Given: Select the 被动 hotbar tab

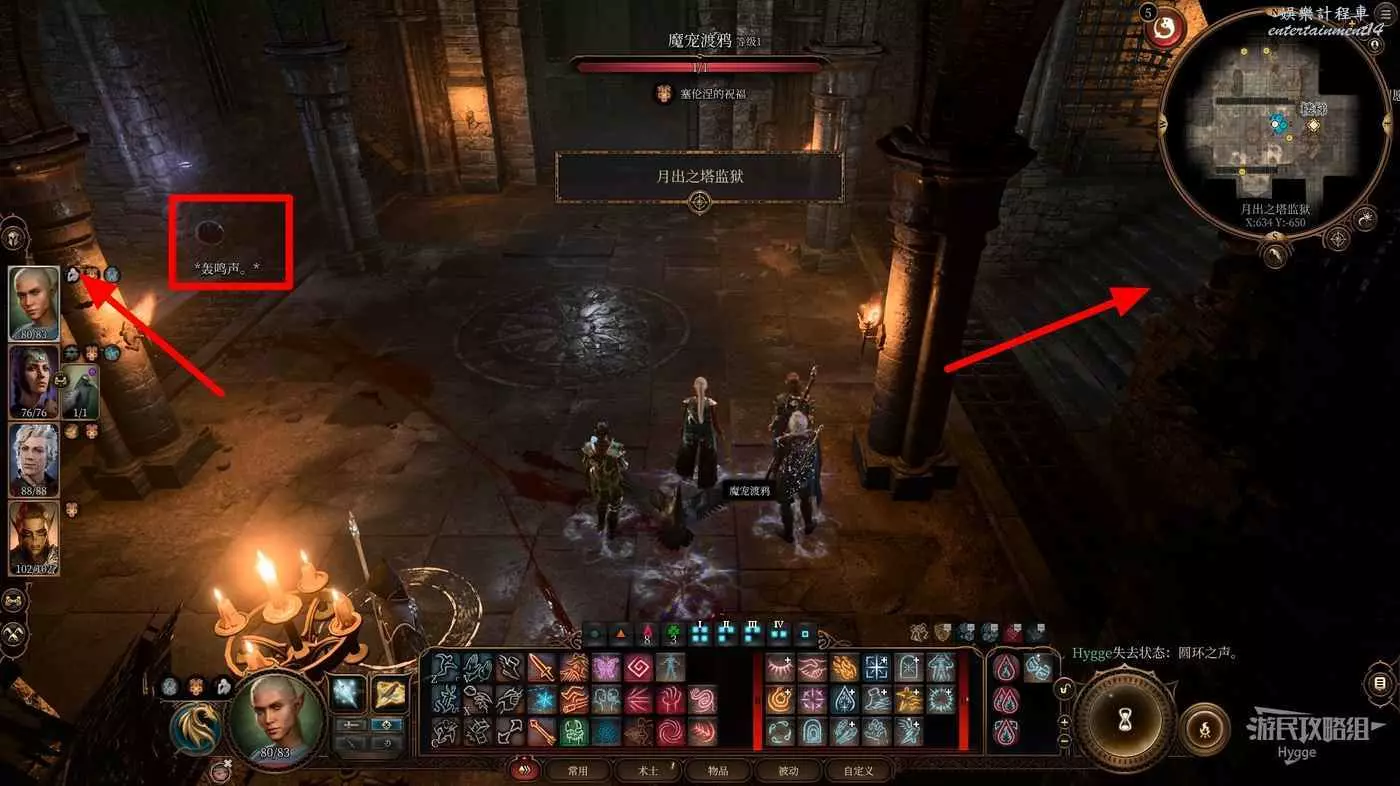Looking at the screenshot, I should [x=789, y=771].
